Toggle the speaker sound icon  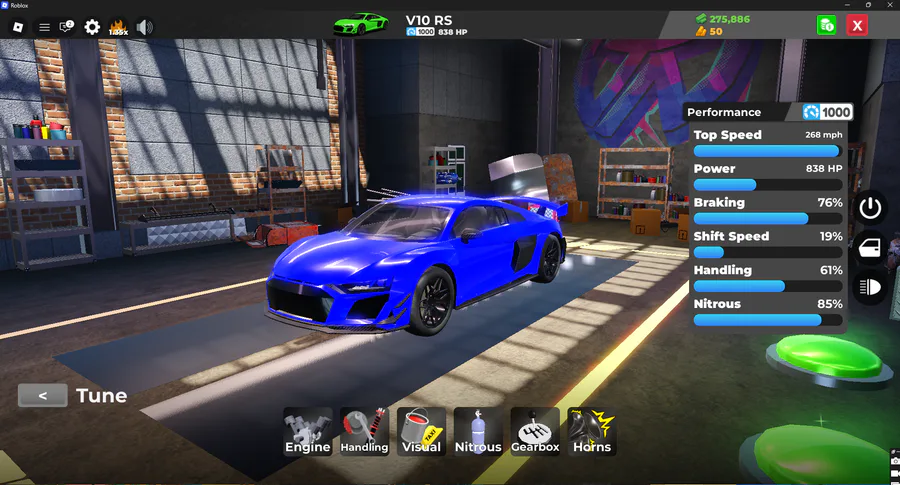coord(145,27)
